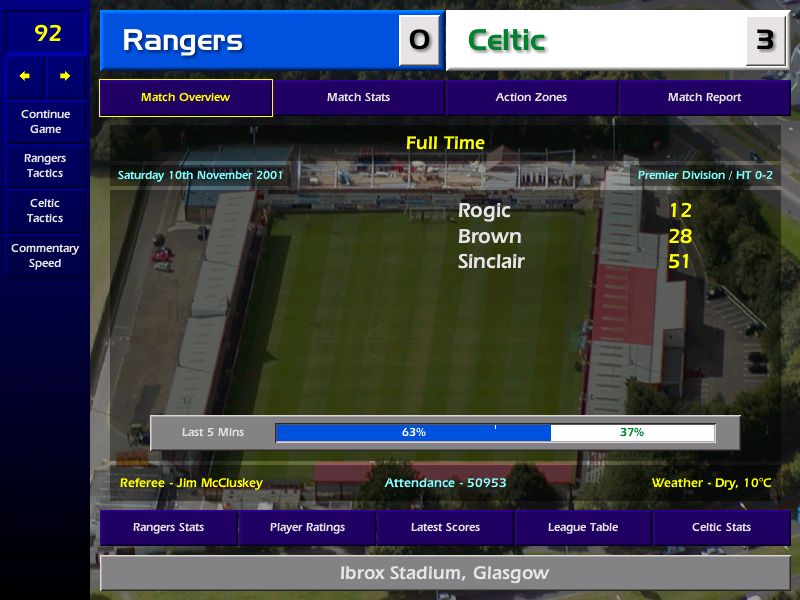Open Celtic Tactics
800x600 pixels.
(x=45, y=210)
